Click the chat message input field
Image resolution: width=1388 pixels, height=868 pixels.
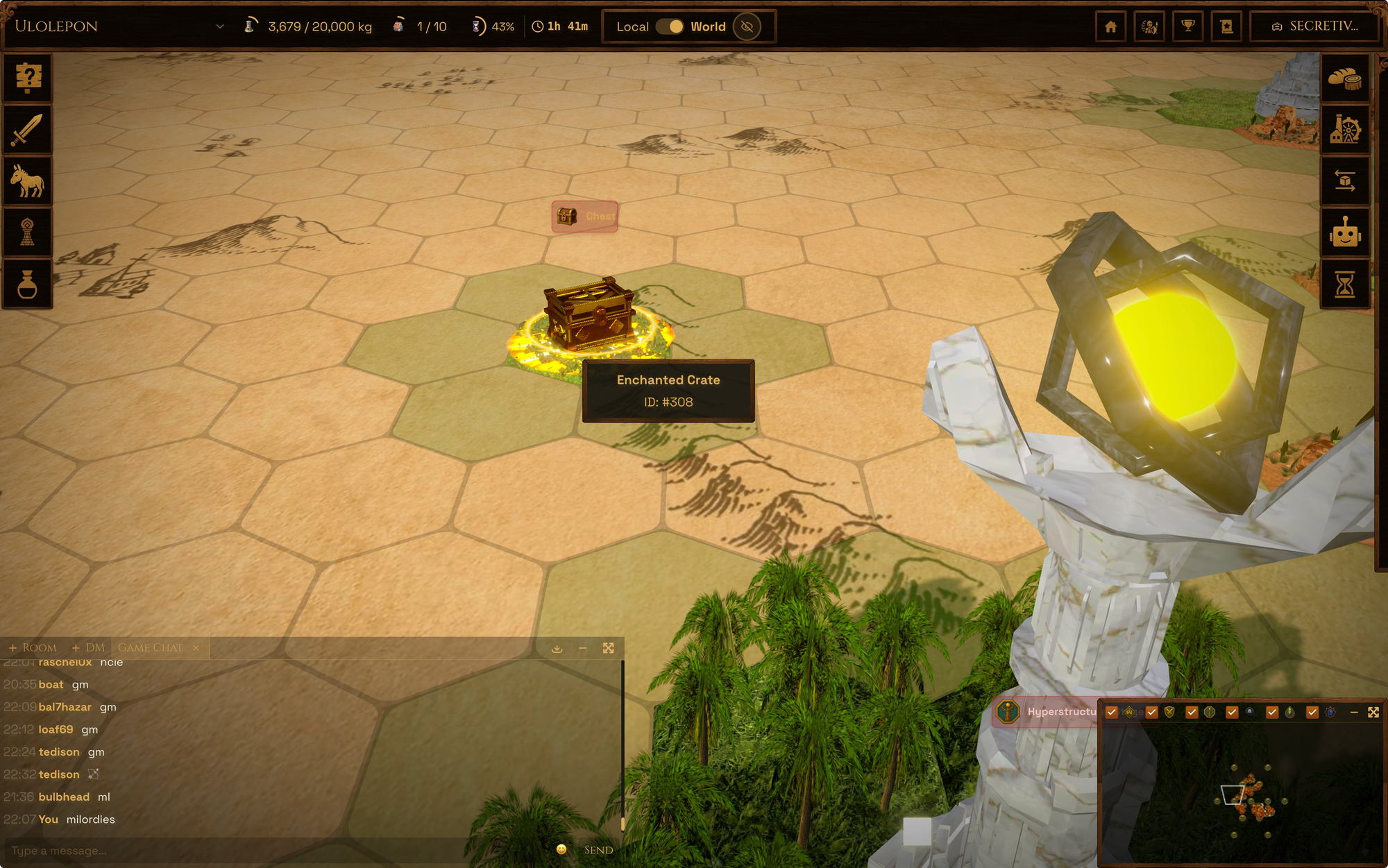point(278,851)
